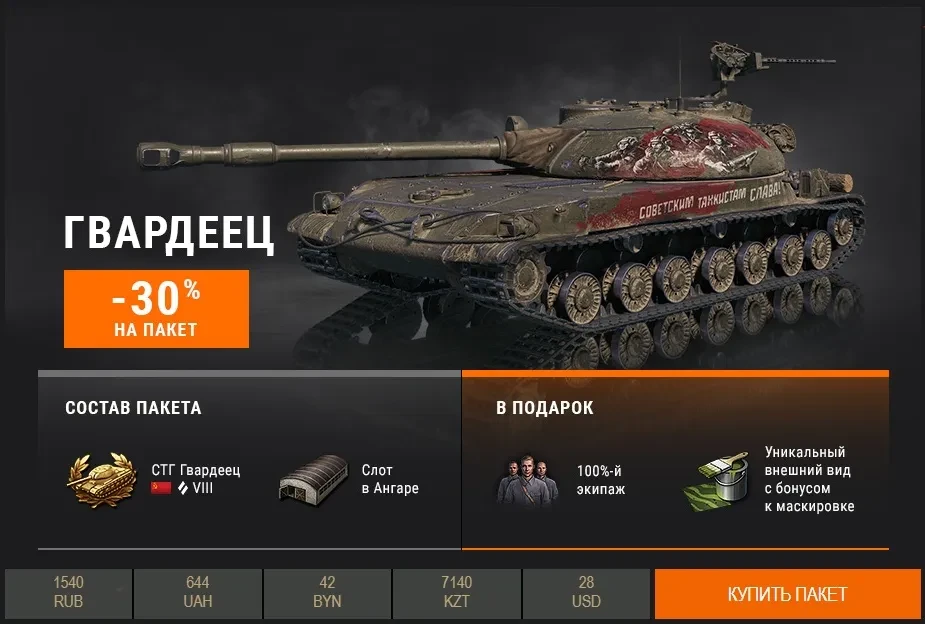The image size is (925, 624).
Task: Choose the 644 UAH price option
Action: [198, 594]
